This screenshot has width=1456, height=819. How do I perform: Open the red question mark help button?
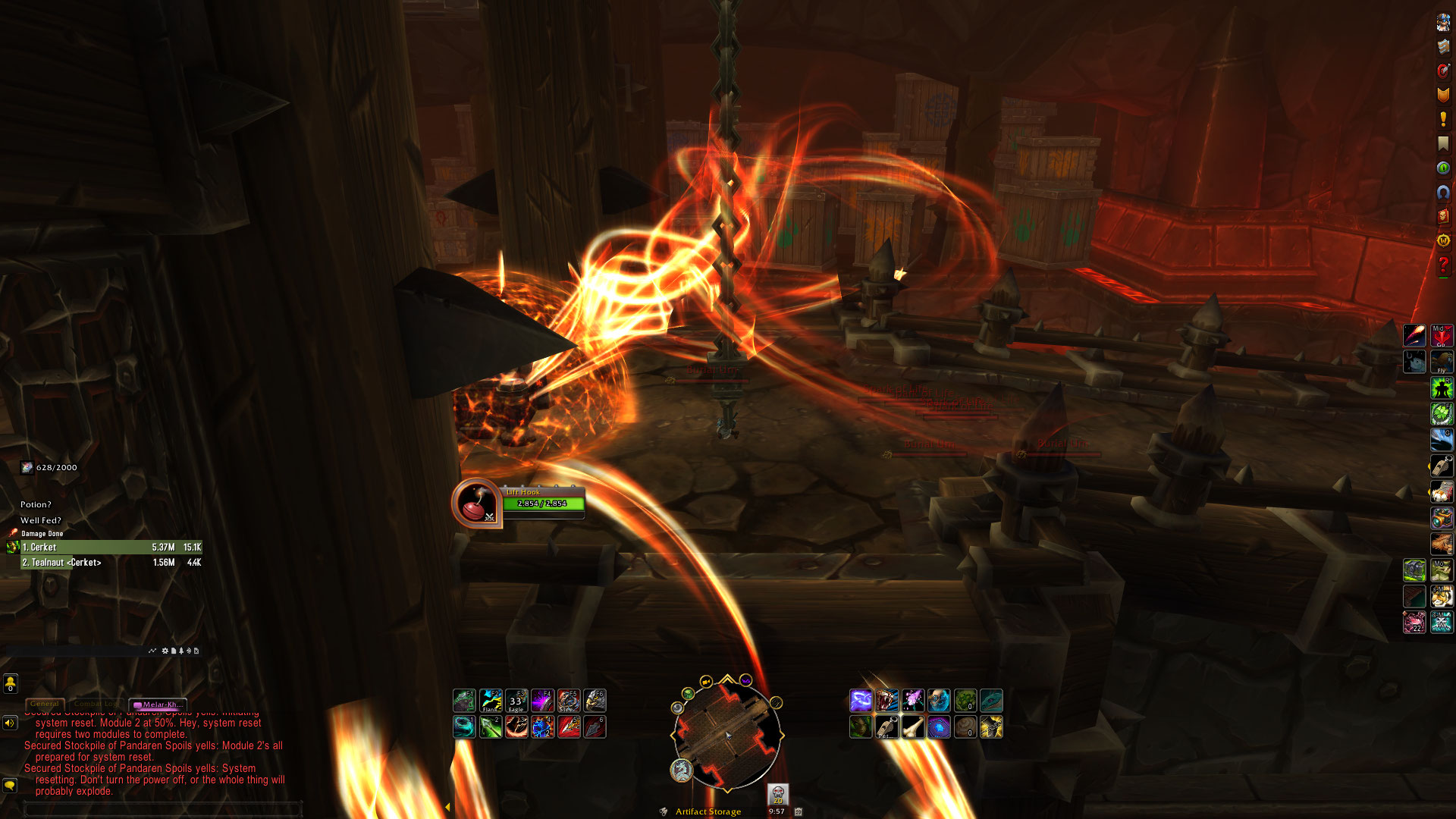(1443, 265)
